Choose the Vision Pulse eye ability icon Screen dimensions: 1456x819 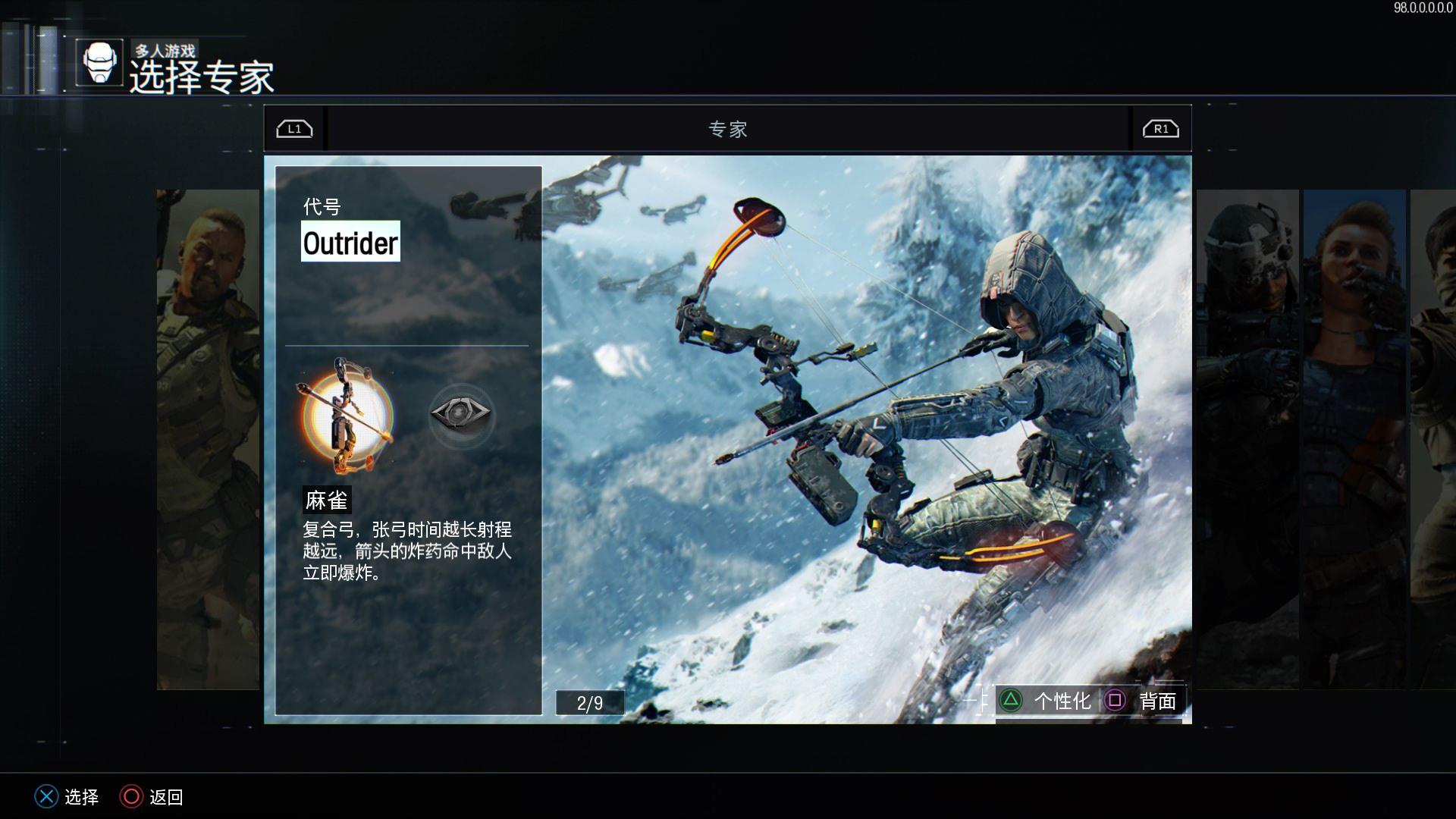(x=461, y=413)
